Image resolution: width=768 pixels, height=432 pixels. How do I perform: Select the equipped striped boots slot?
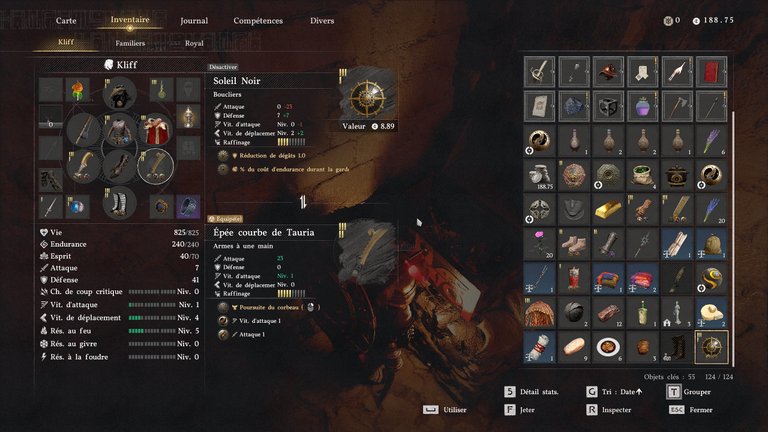(x=120, y=202)
